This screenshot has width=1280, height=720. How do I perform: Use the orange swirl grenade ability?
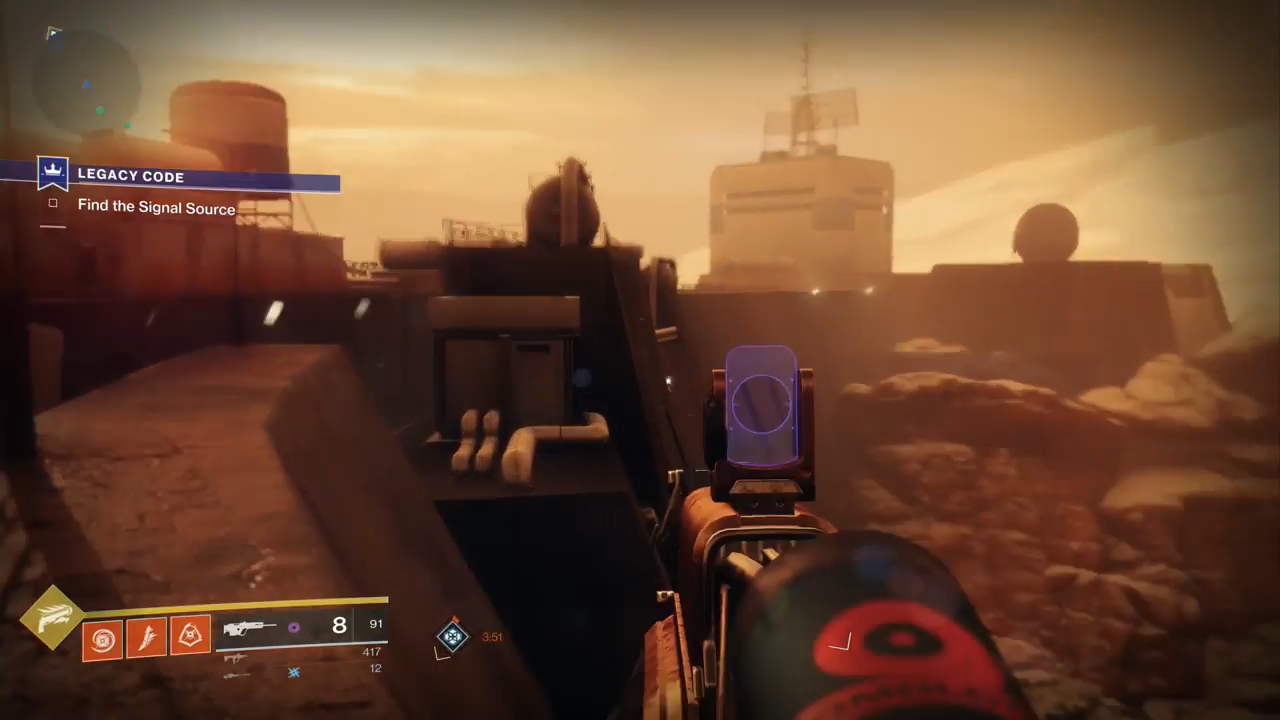click(102, 639)
